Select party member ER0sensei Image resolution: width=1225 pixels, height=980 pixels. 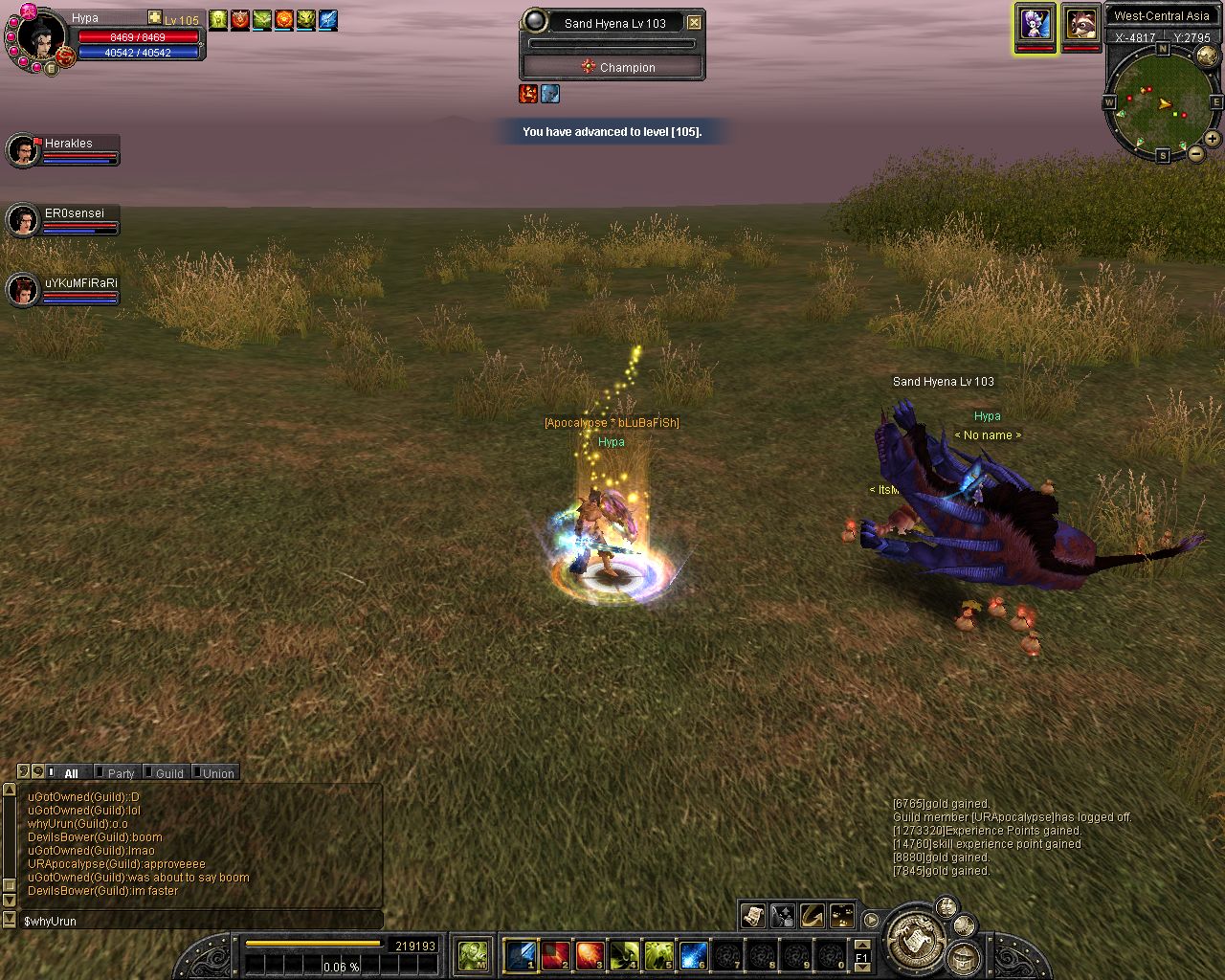coord(74,213)
